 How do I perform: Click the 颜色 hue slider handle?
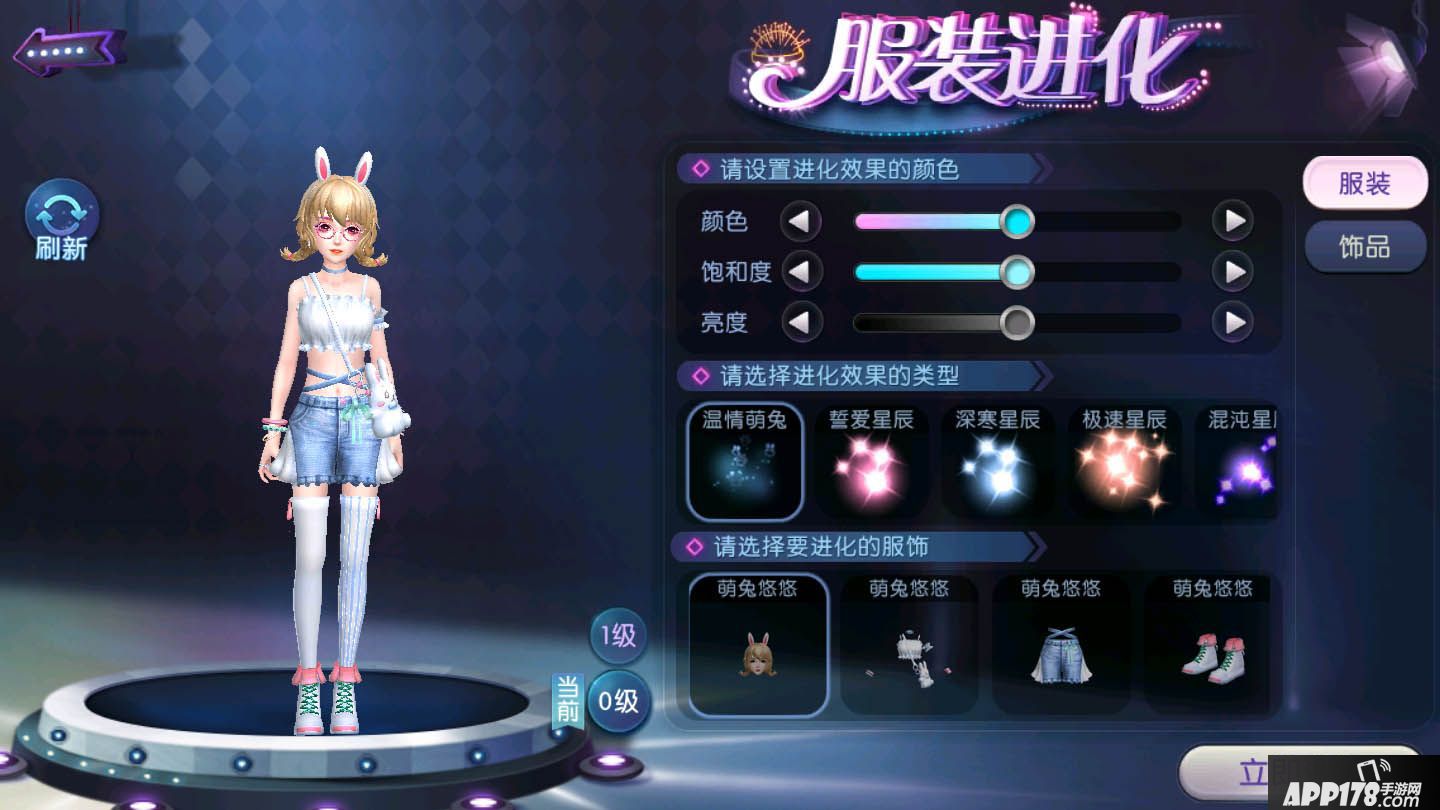[x=1016, y=221]
